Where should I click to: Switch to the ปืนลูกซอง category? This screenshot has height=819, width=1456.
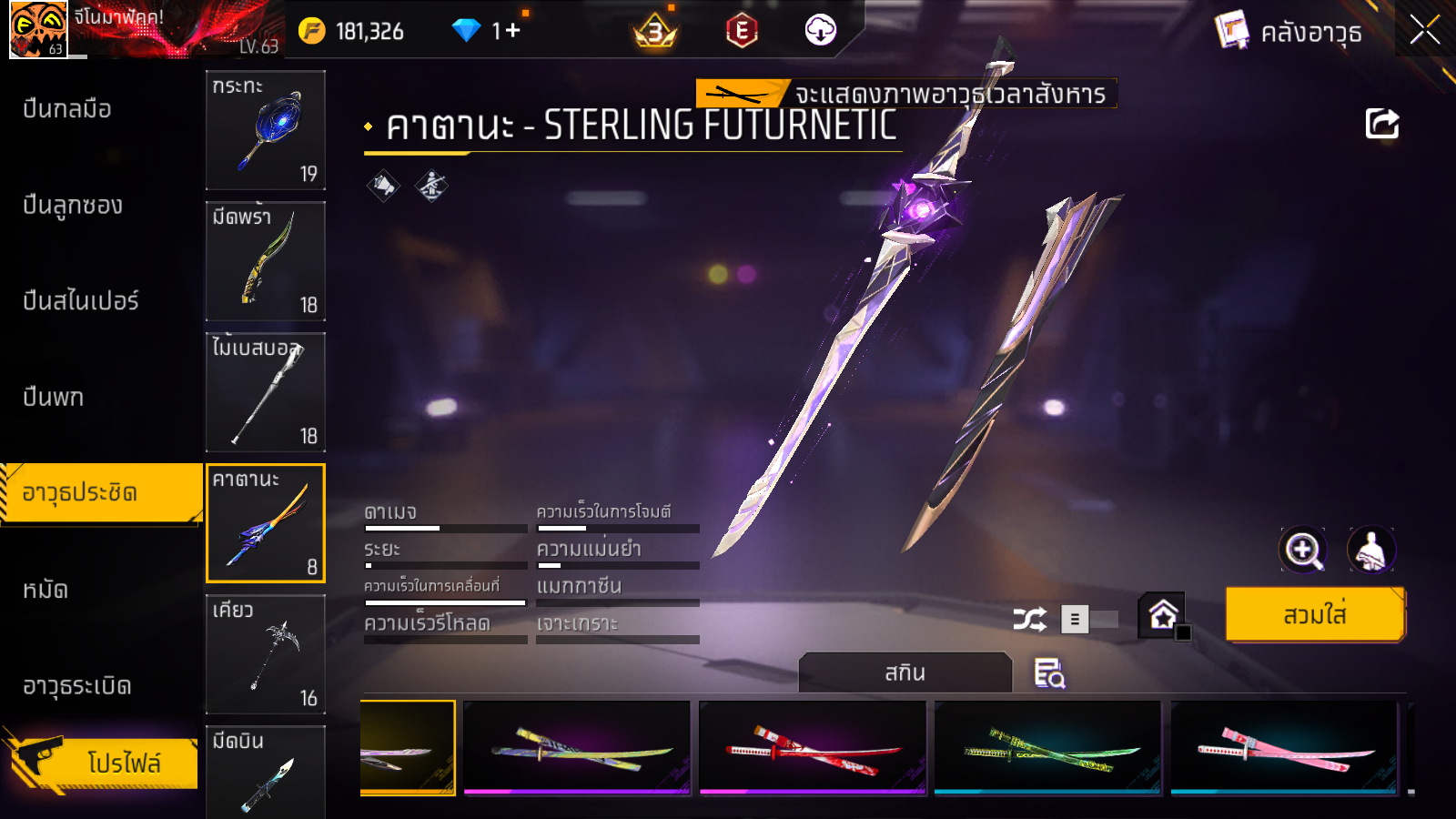(73, 206)
